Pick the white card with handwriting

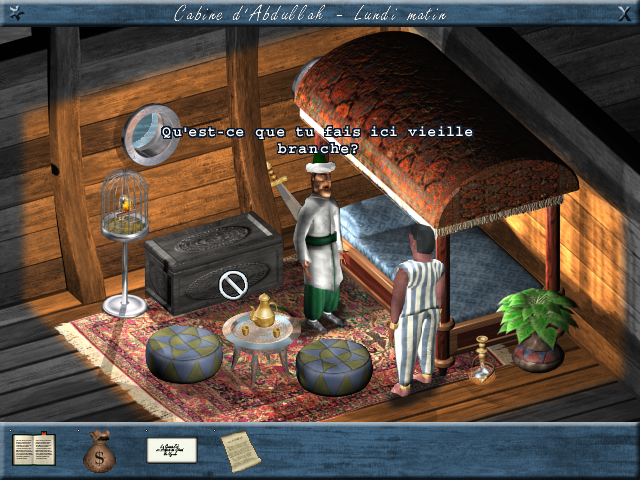click(x=171, y=450)
